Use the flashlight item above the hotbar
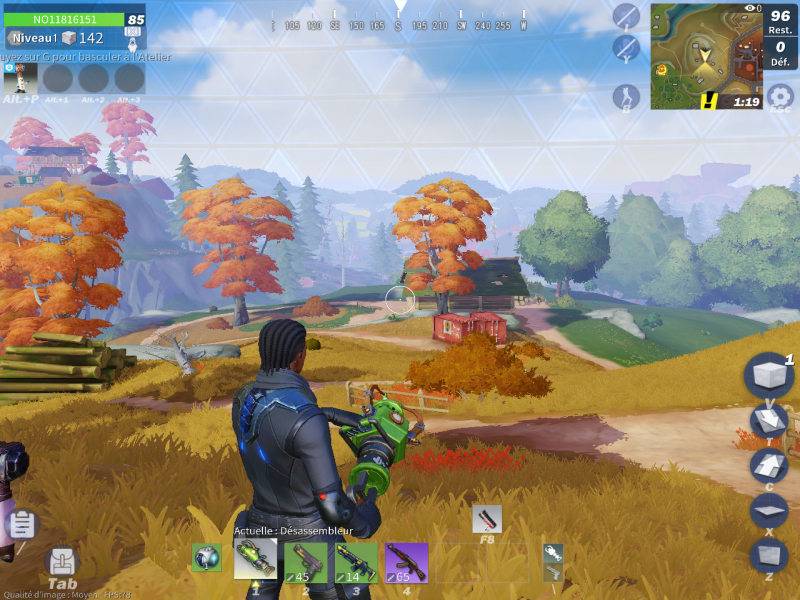The height and width of the screenshot is (600, 800). coord(487,519)
